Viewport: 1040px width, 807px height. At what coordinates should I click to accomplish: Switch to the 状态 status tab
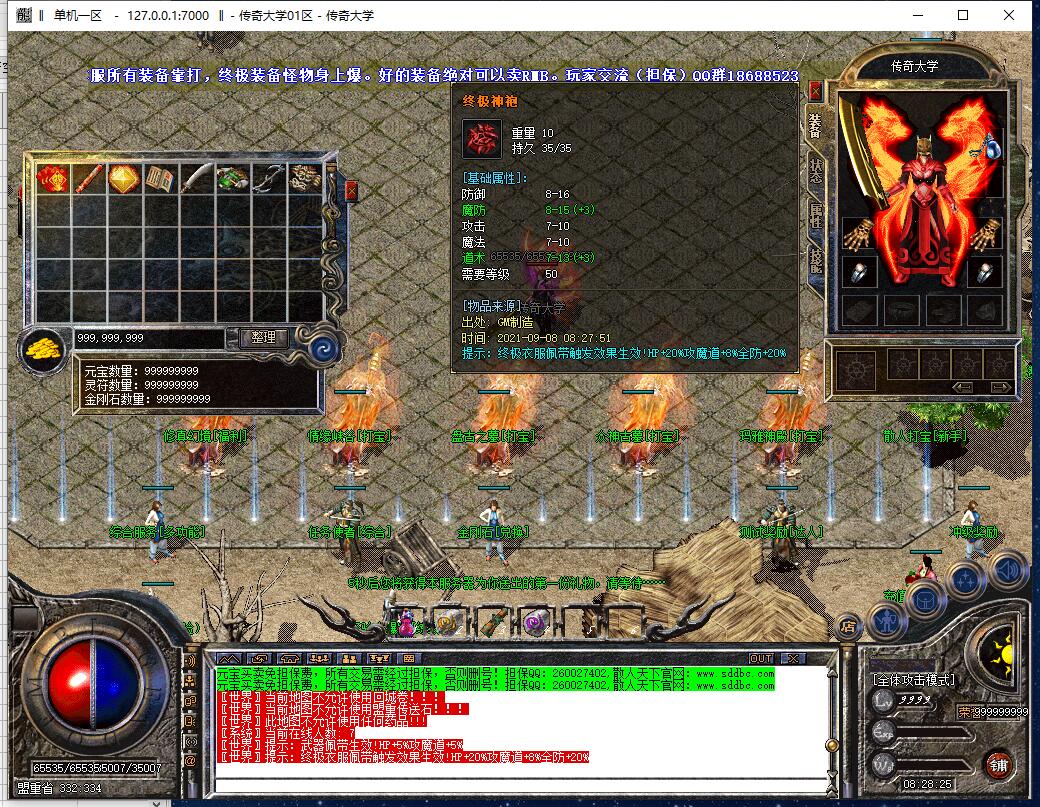tap(816, 170)
